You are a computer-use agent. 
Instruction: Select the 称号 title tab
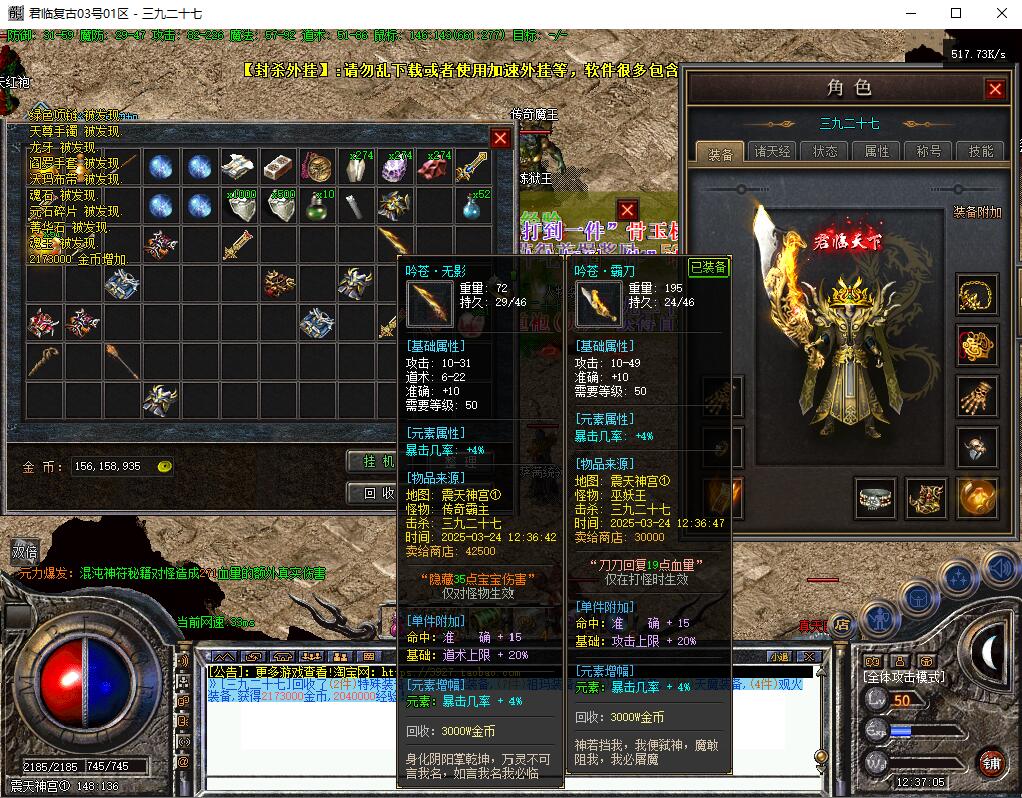pos(928,152)
